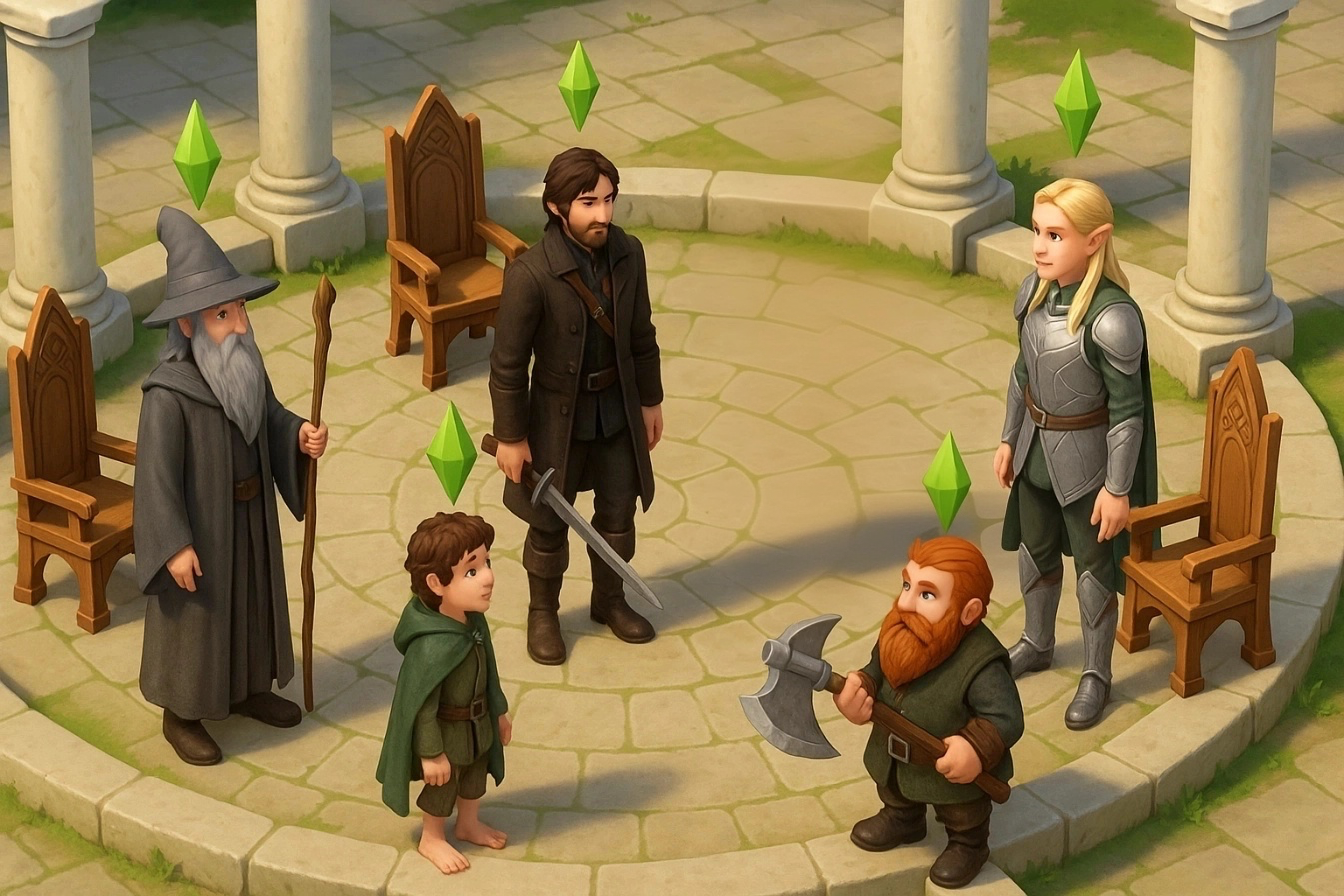Select the plumbob over the dark-coated swordsman
The width and height of the screenshot is (1344, 896).
578,85
